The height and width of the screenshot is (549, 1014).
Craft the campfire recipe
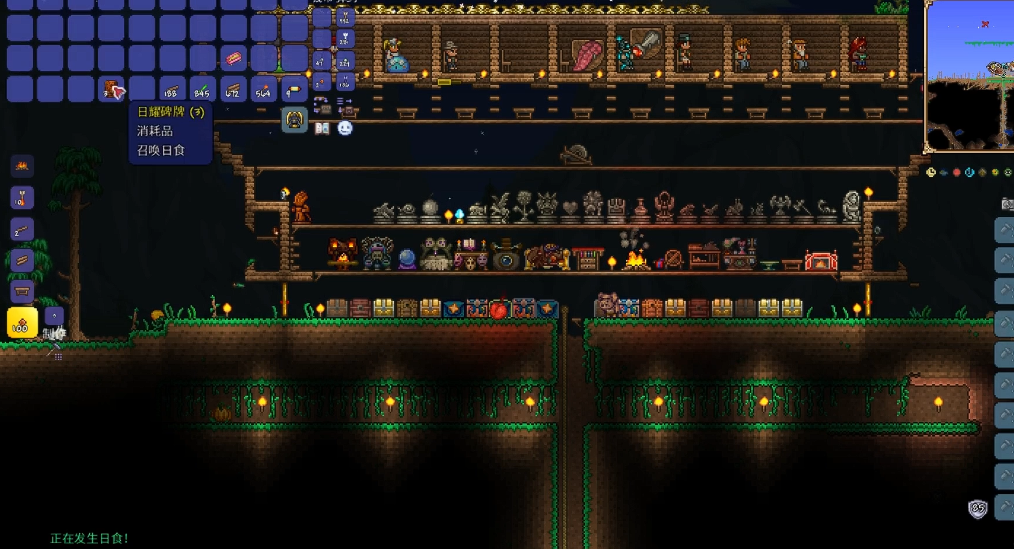pos(22,166)
